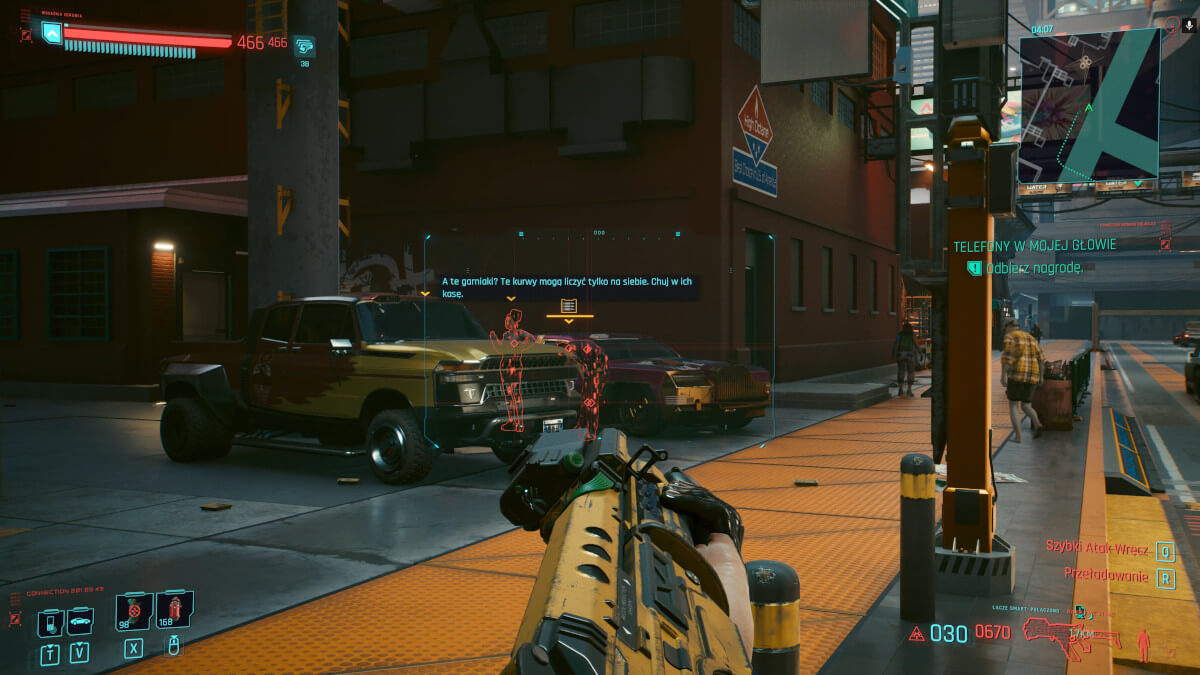Screen dimensions: 1200x675
Task: Click the document icon above scanned NPC
Action: coord(569,305)
